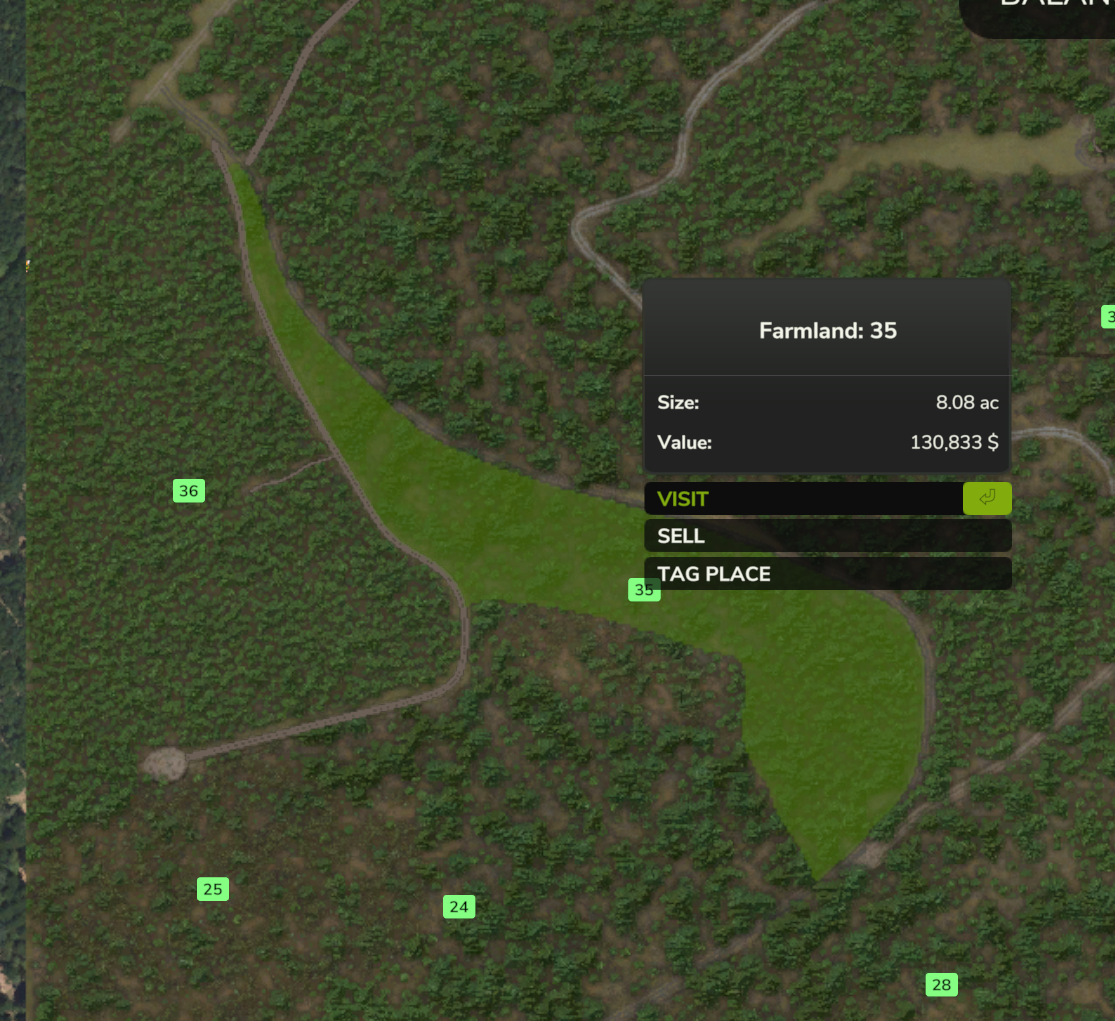Pick the farmland 28 map marker
The height and width of the screenshot is (1021, 1115).
pos(941,985)
